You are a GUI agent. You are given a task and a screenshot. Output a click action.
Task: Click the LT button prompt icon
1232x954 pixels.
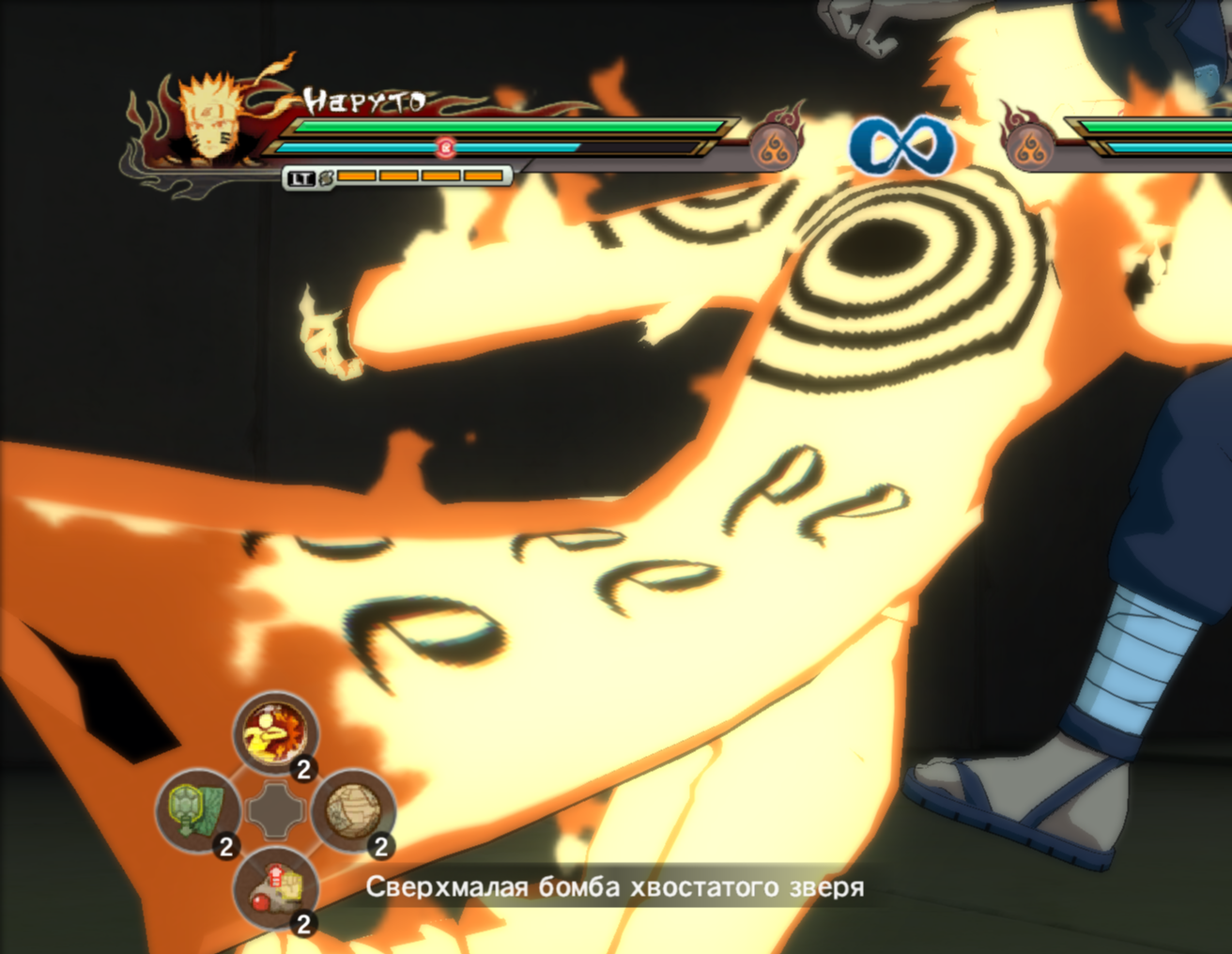point(301,176)
